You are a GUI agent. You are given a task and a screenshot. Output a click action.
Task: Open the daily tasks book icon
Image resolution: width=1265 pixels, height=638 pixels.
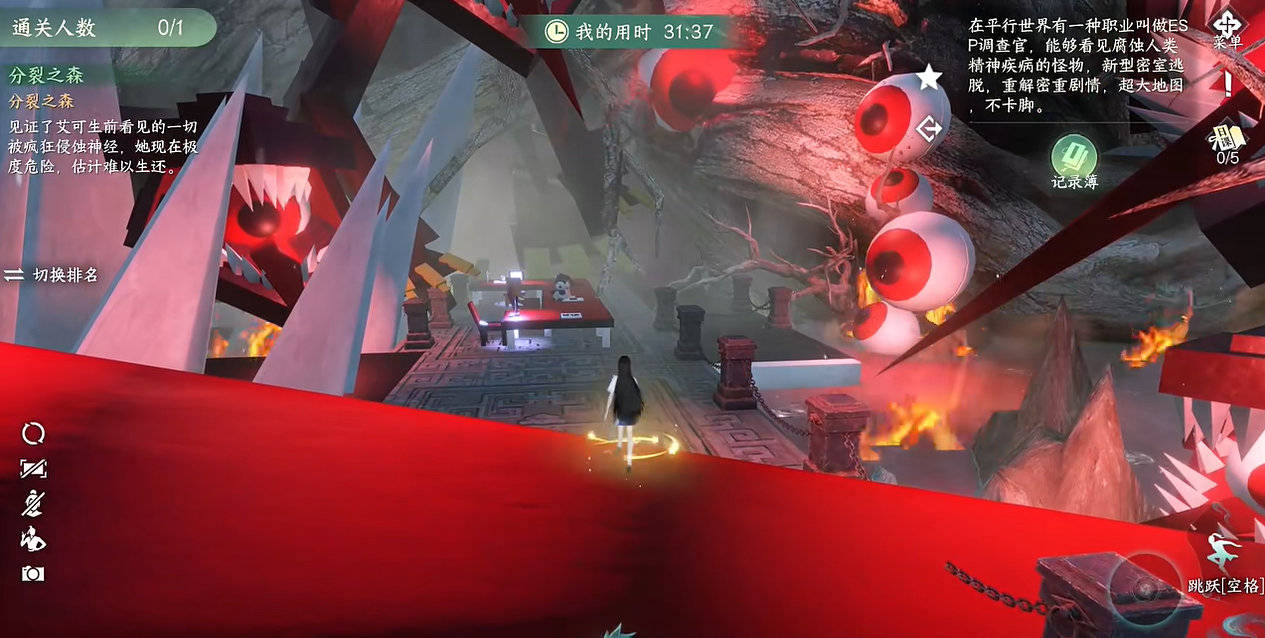[x=1226, y=138]
